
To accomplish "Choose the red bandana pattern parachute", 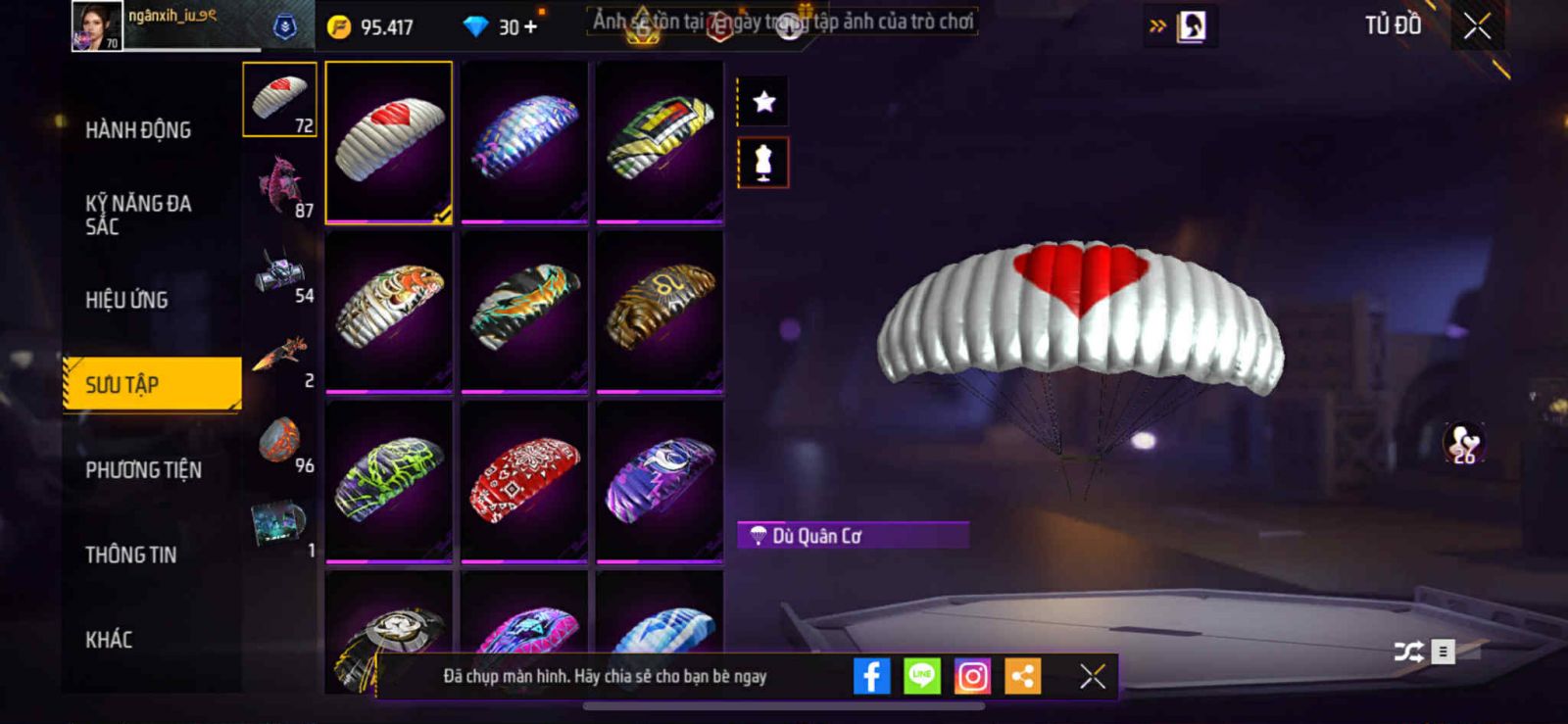I will [x=524, y=480].
